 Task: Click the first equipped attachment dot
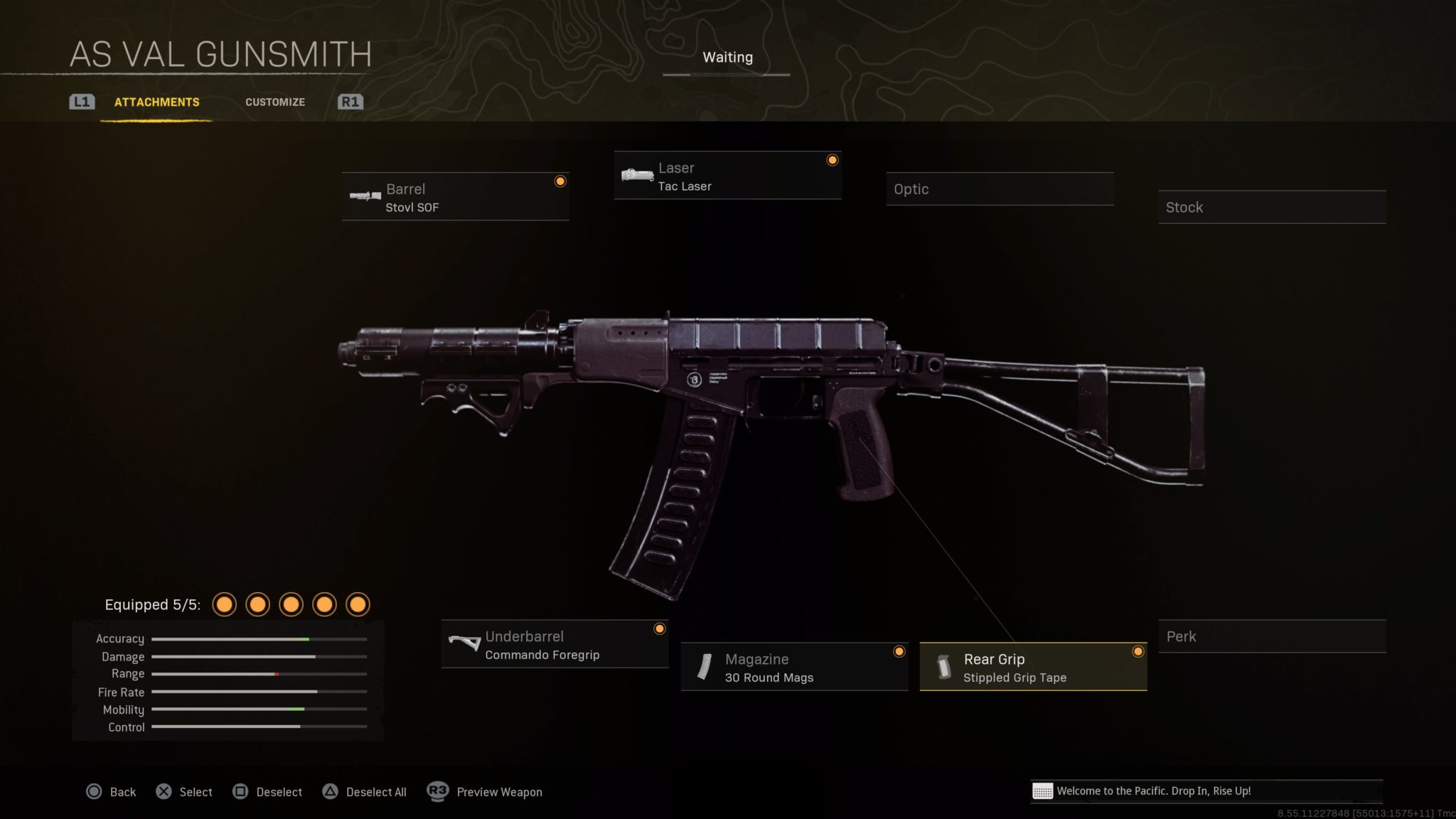coord(225,604)
